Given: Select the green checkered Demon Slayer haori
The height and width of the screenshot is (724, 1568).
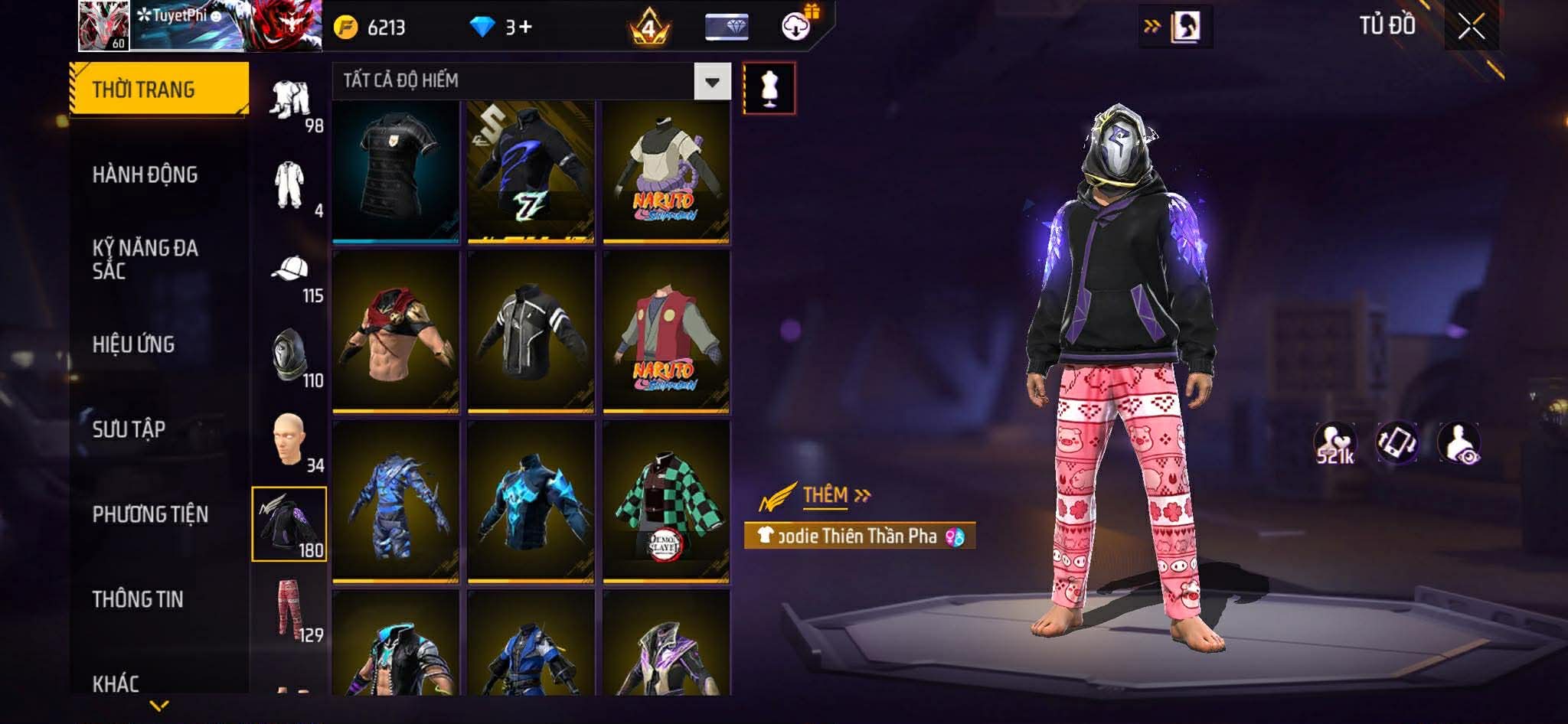Looking at the screenshot, I should point(666,501).
